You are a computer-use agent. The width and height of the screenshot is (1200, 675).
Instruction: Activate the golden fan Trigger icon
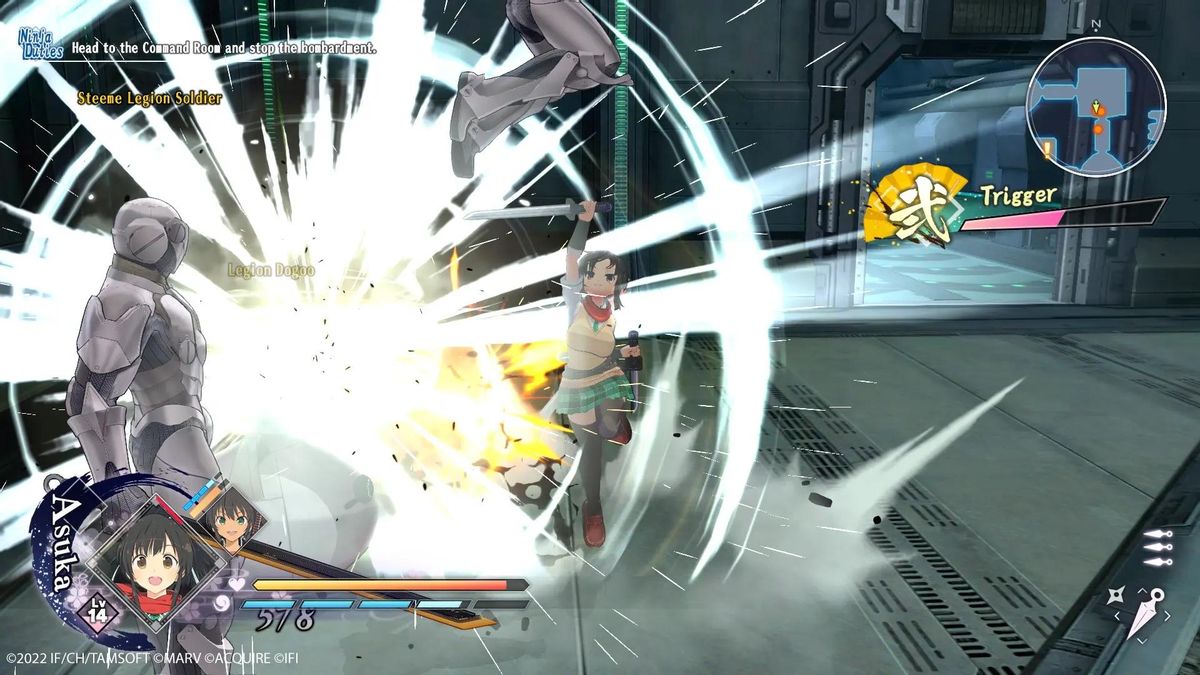pyautogui.click(x=910, y=207)
